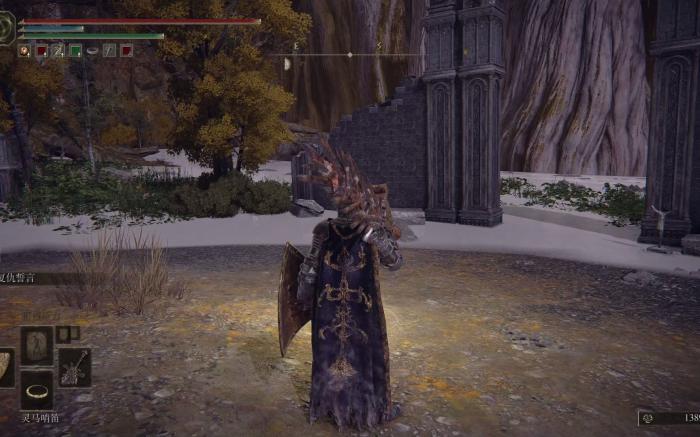Select the spell slot above the whistle
700x437 pixels.
(38, 345)
